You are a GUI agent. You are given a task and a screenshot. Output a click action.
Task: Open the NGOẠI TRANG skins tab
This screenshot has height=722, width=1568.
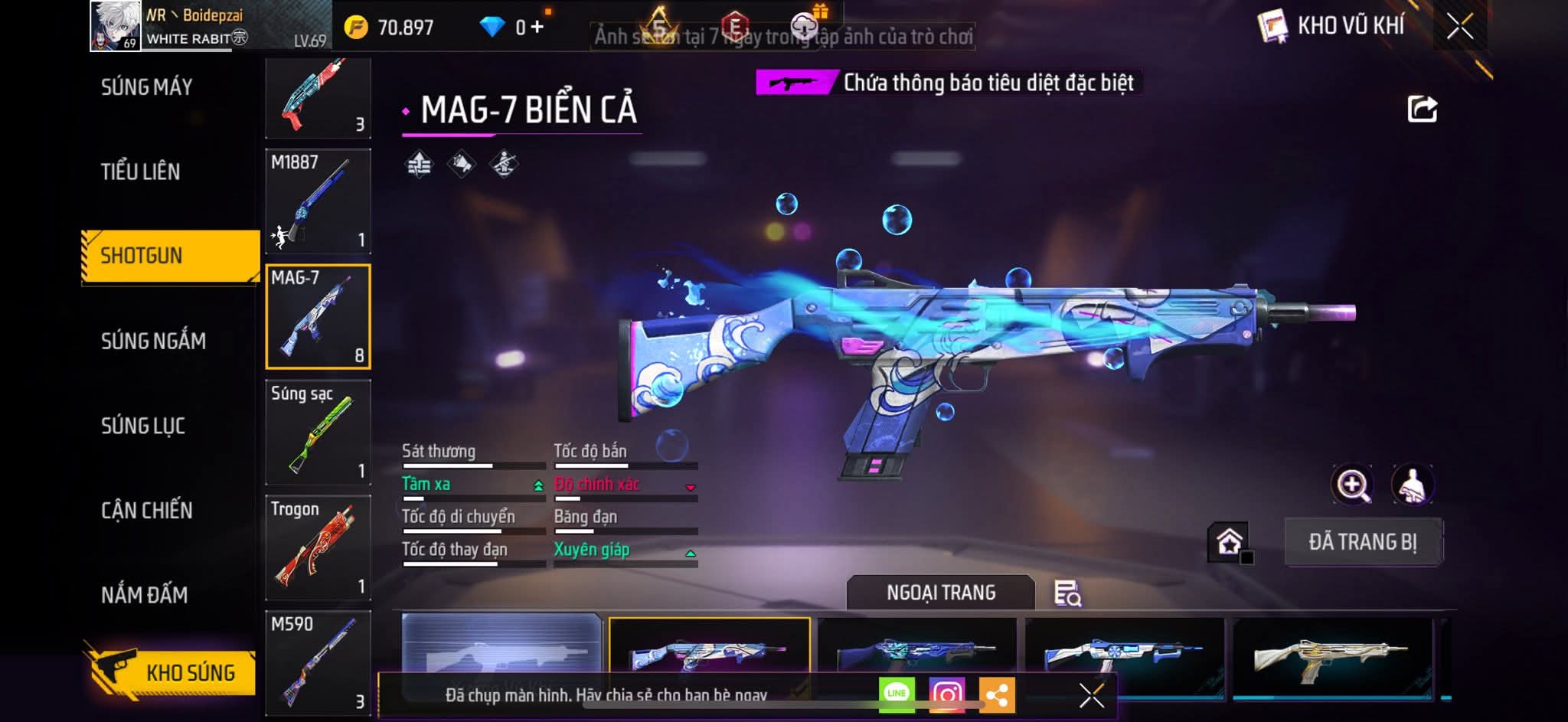point(941,593)
